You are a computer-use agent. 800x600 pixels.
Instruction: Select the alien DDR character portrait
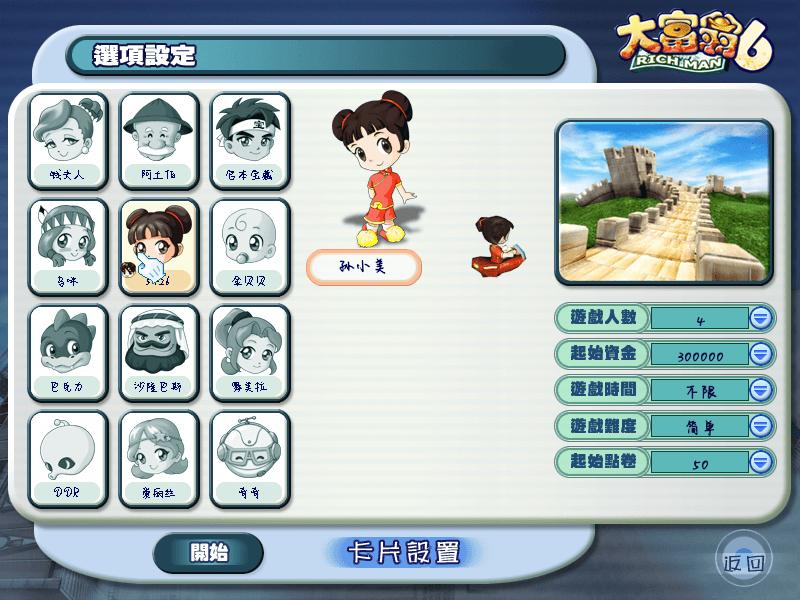coord(68,458)
